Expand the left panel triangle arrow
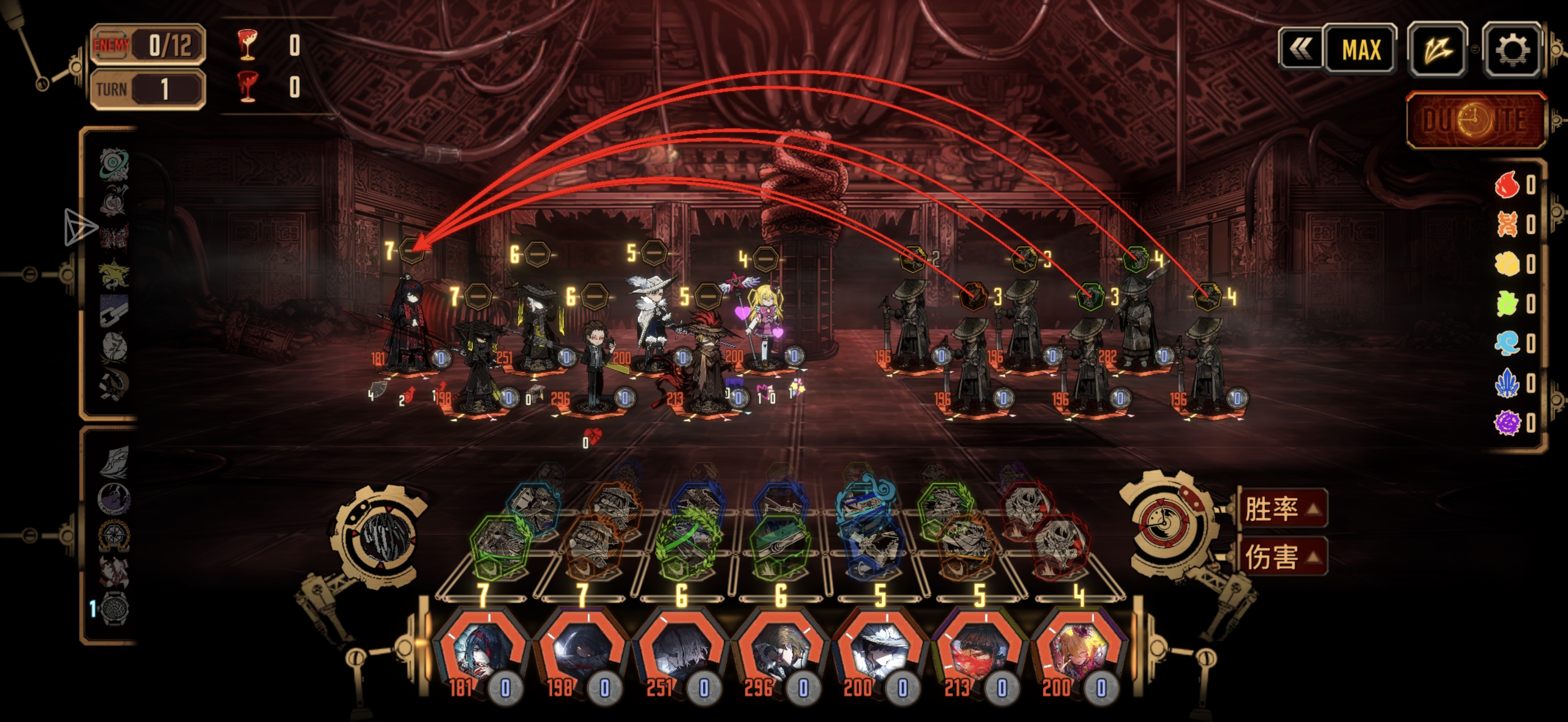The height and width of the screenshot is (722, 1568). (80, 227)
